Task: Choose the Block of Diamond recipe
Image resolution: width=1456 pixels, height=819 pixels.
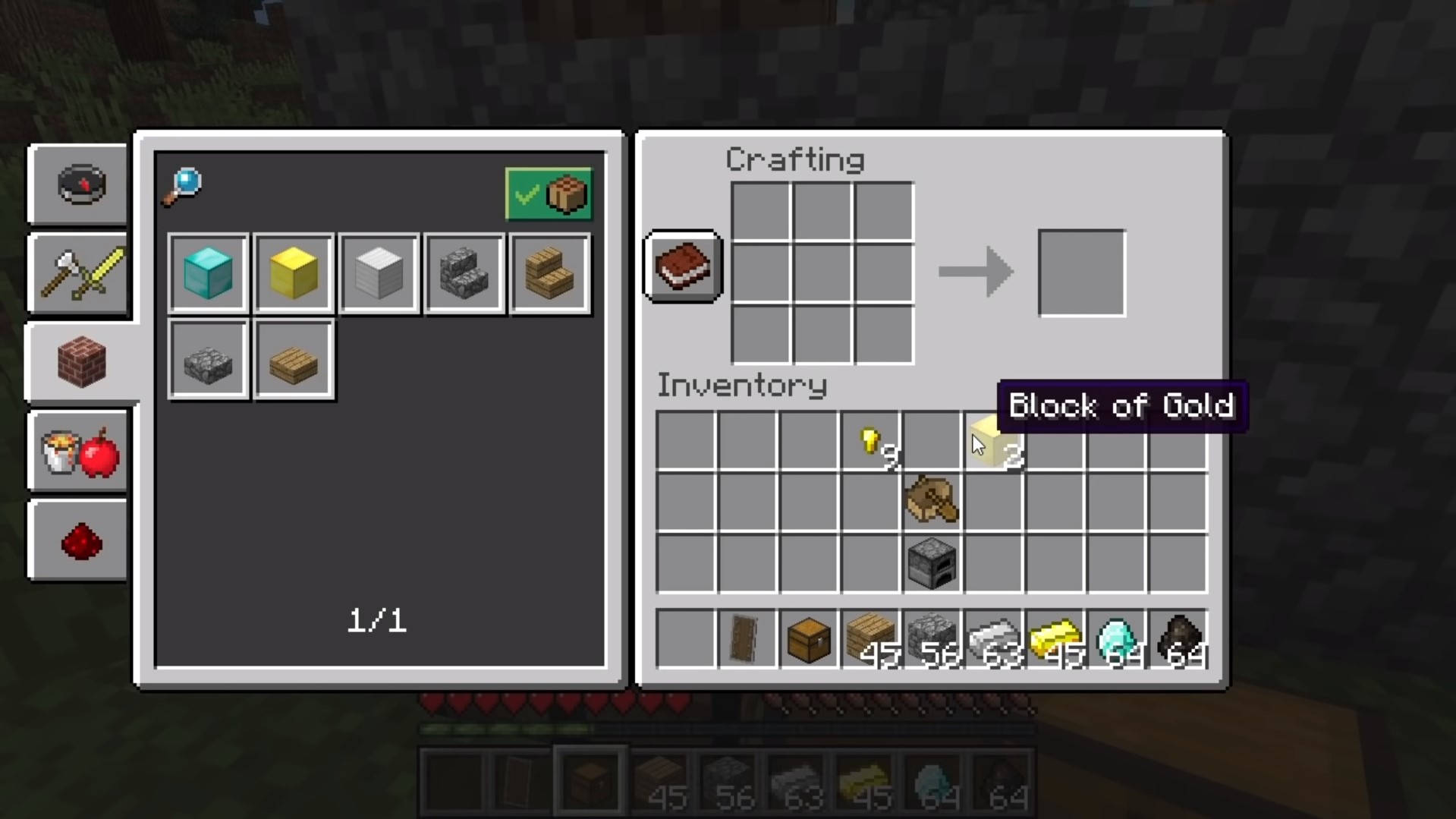Action: 209,273
